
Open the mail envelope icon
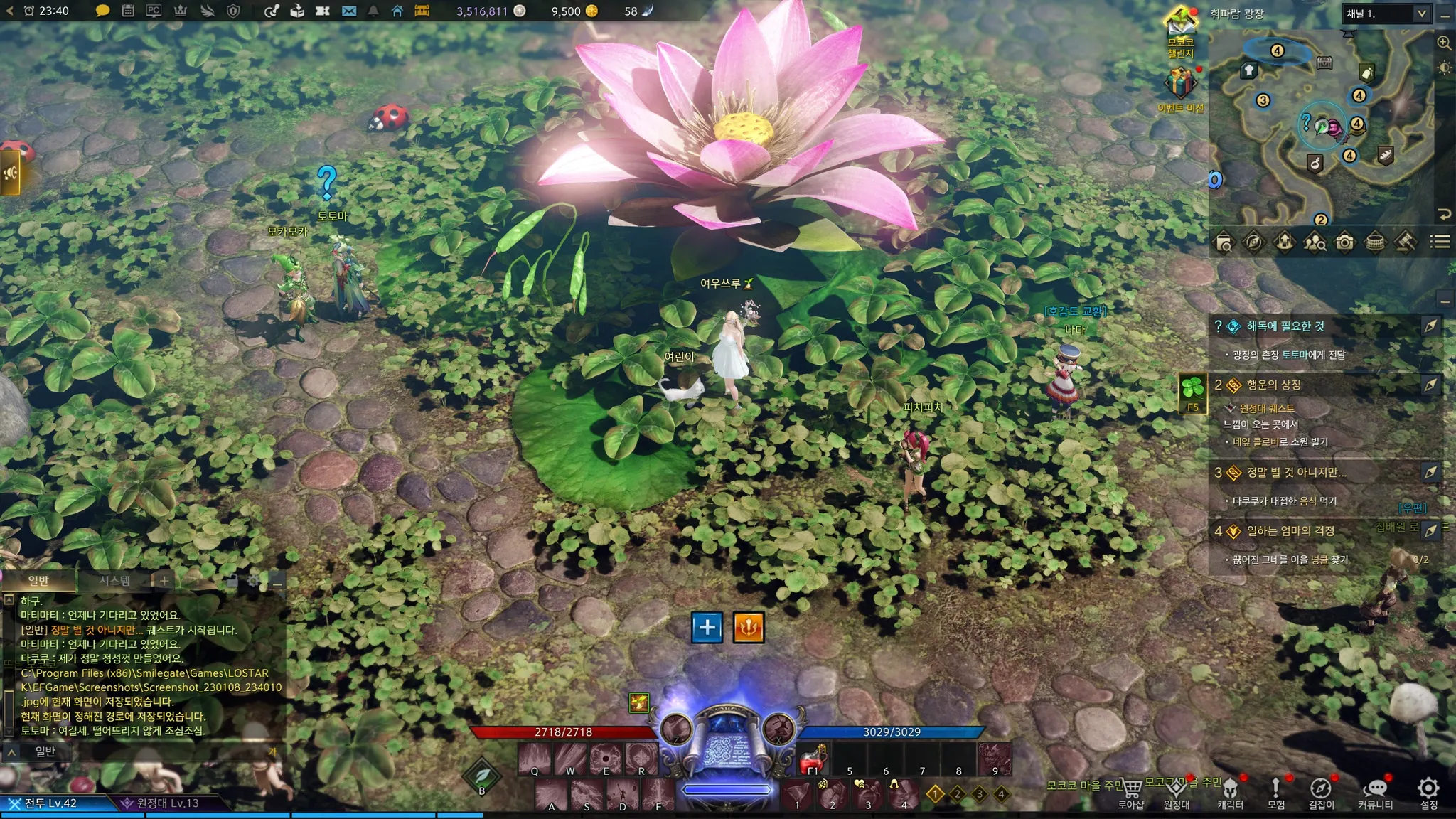click(349, 11)
